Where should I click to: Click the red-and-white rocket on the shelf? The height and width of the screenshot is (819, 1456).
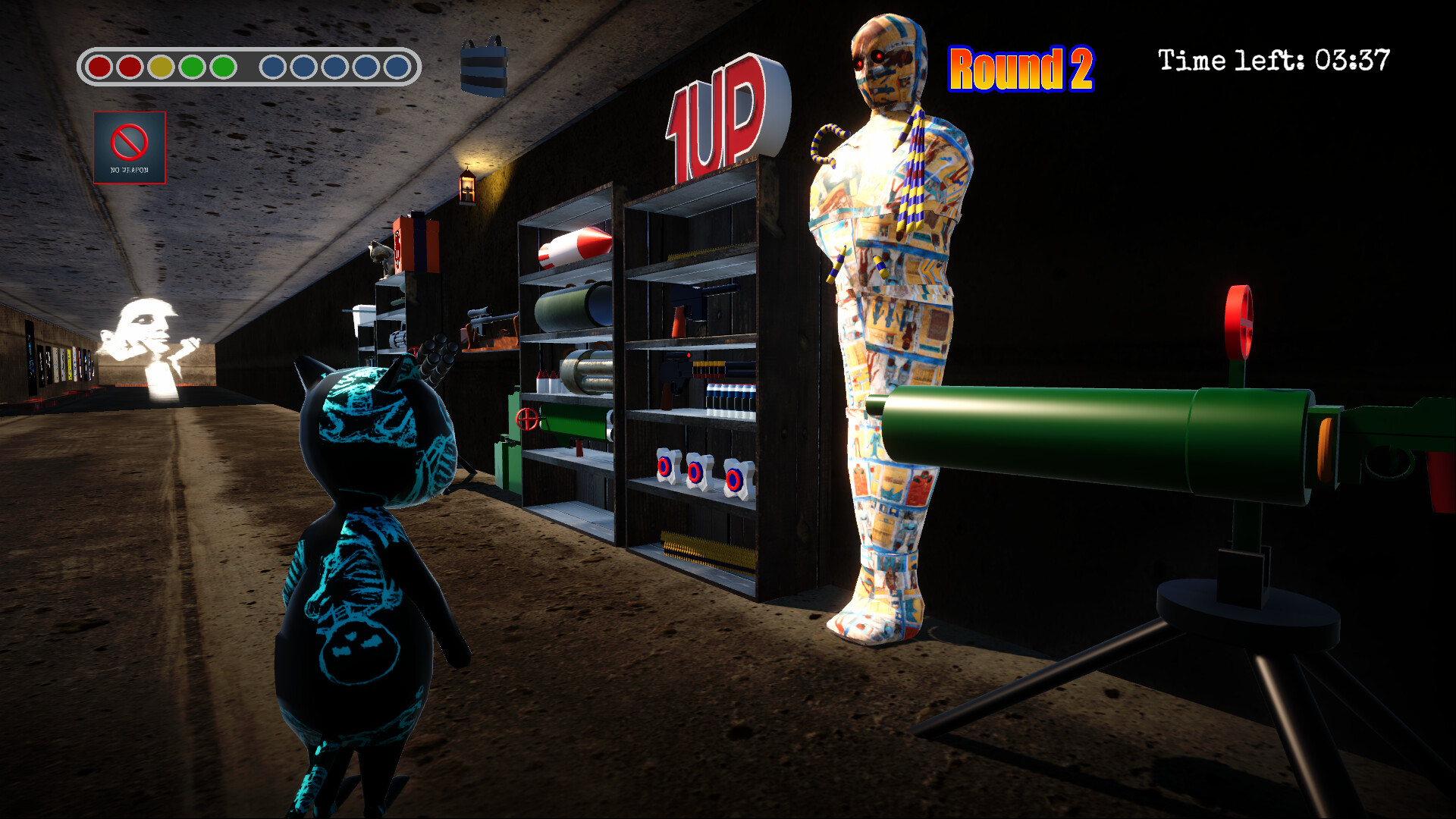tap(574, 246)
